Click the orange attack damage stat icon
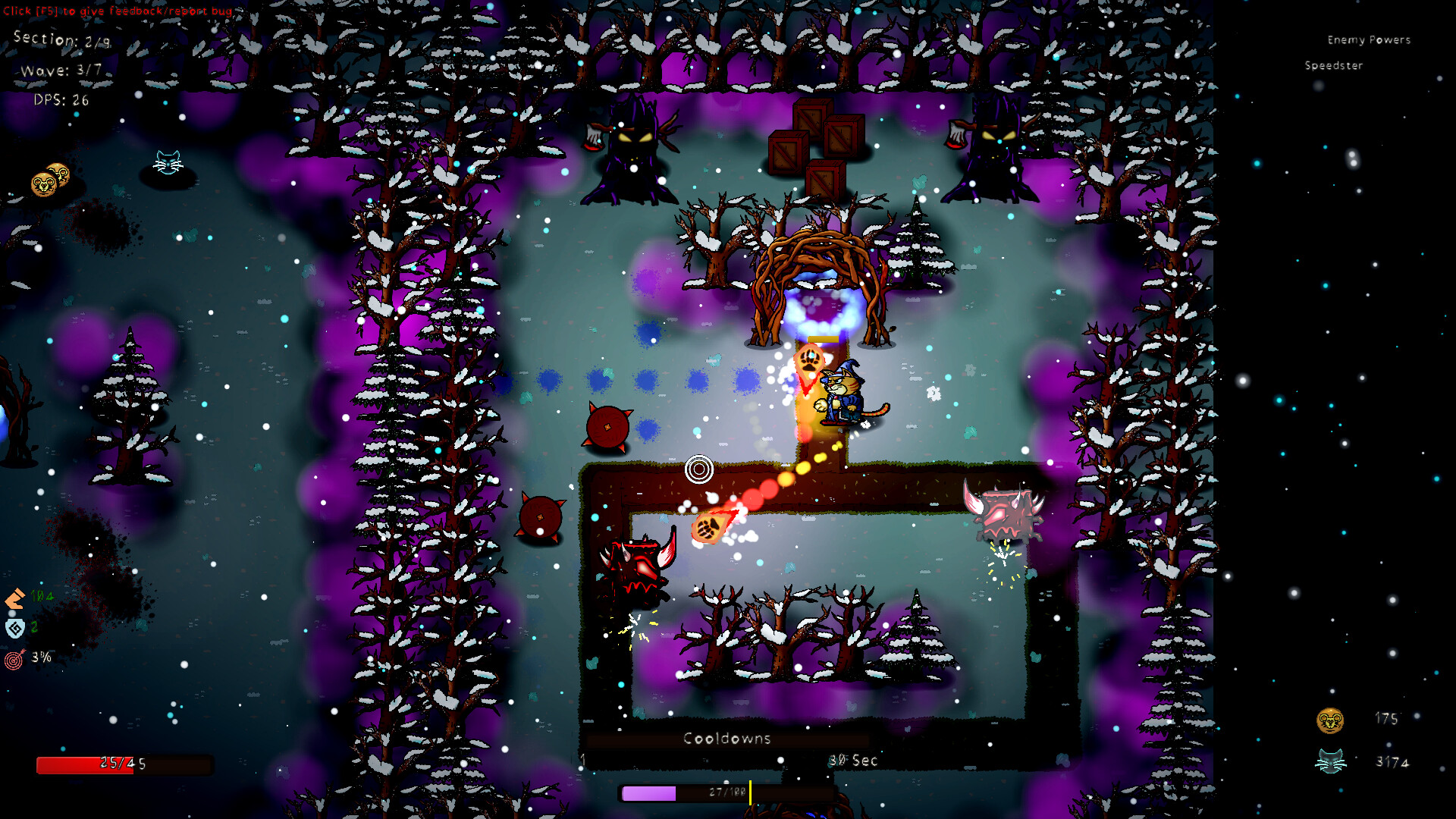1456x819 pixels. pyautogui.click(x=15, y=598)
